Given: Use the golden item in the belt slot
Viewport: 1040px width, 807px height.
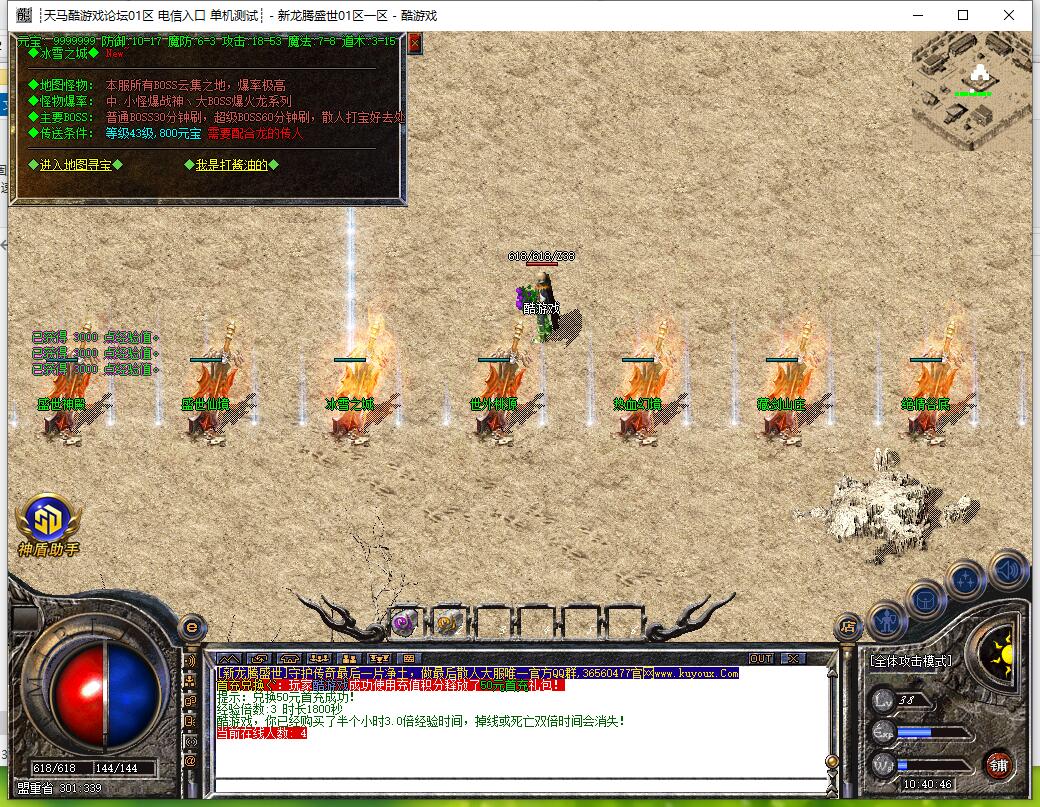Looking at the screenshot, I should pyautogui.click(x=448, y=622).
